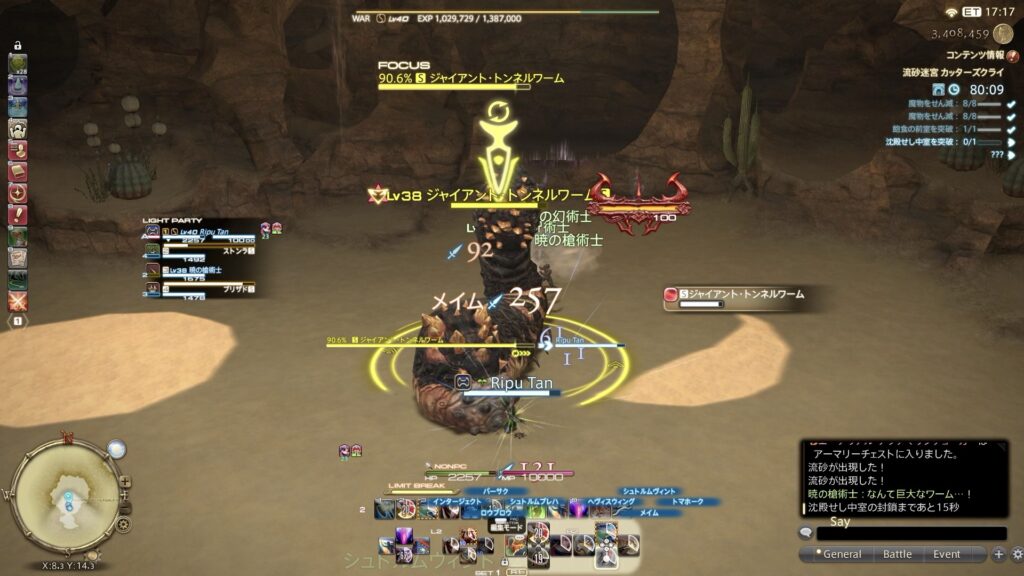
Task: Open chat log settings gear
Action: pos(1016,554)
